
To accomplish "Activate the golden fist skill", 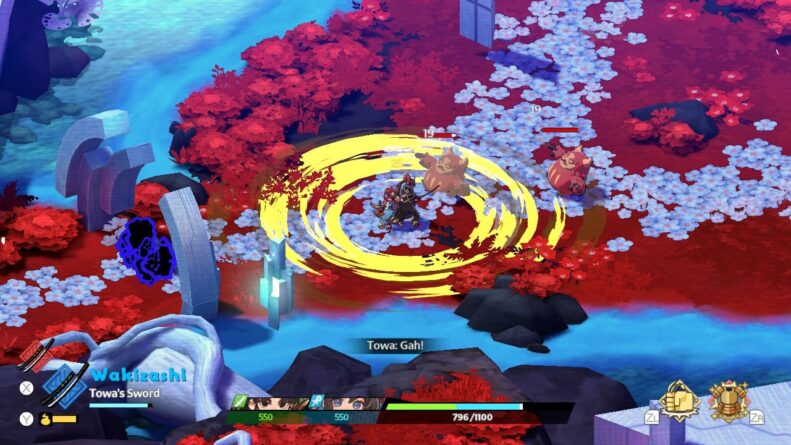I will click(681, 402).
